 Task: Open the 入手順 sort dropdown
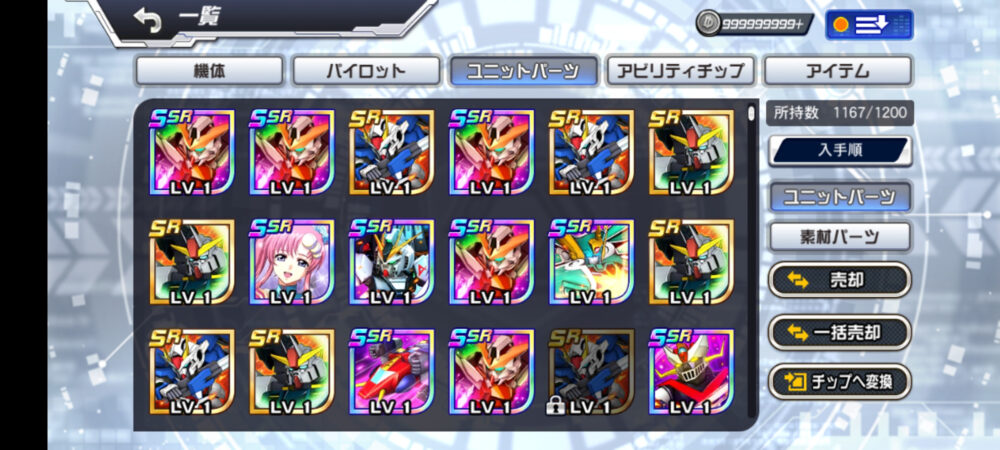coord(839,151)
